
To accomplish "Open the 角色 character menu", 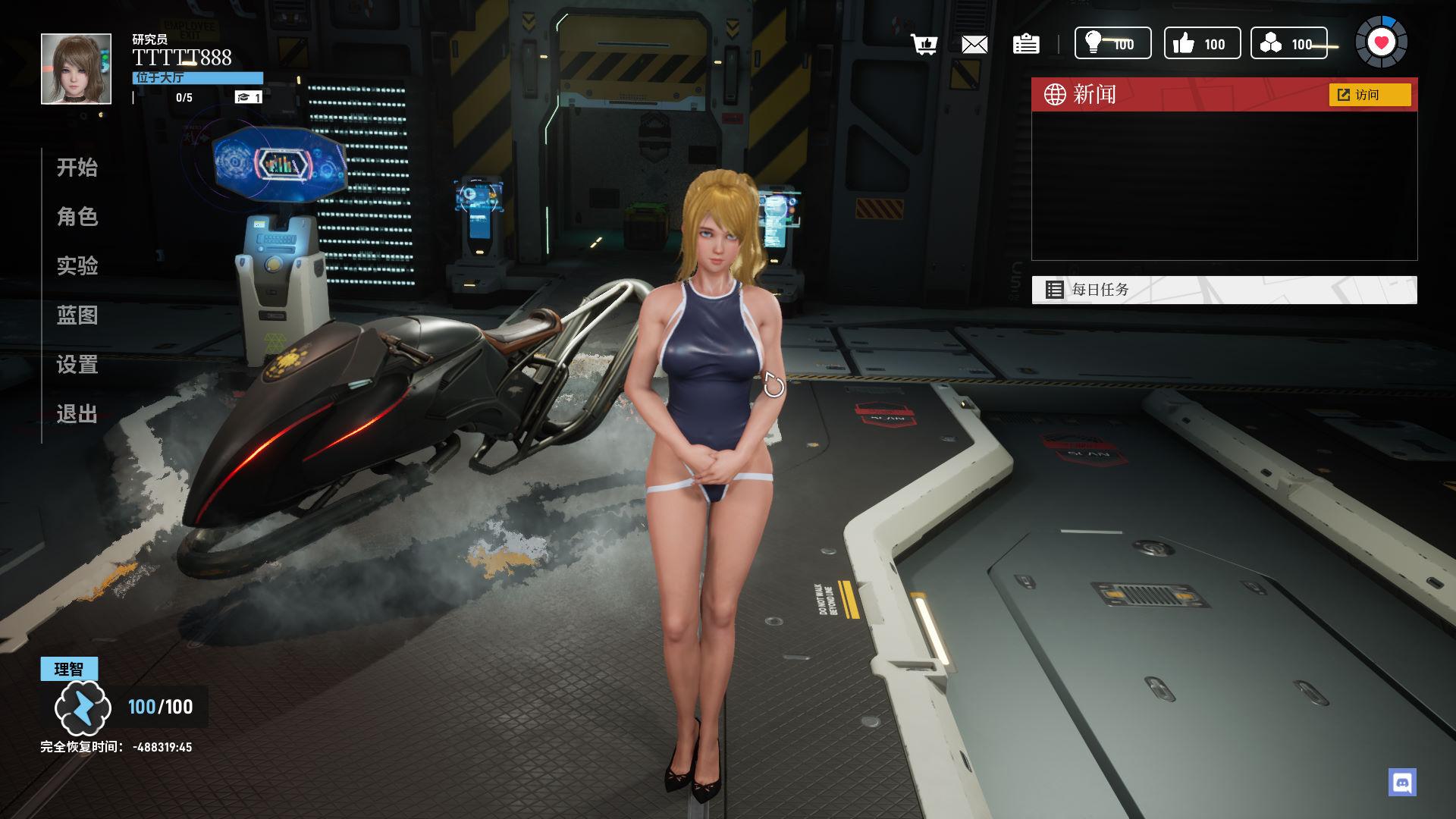I will point(77,217).
